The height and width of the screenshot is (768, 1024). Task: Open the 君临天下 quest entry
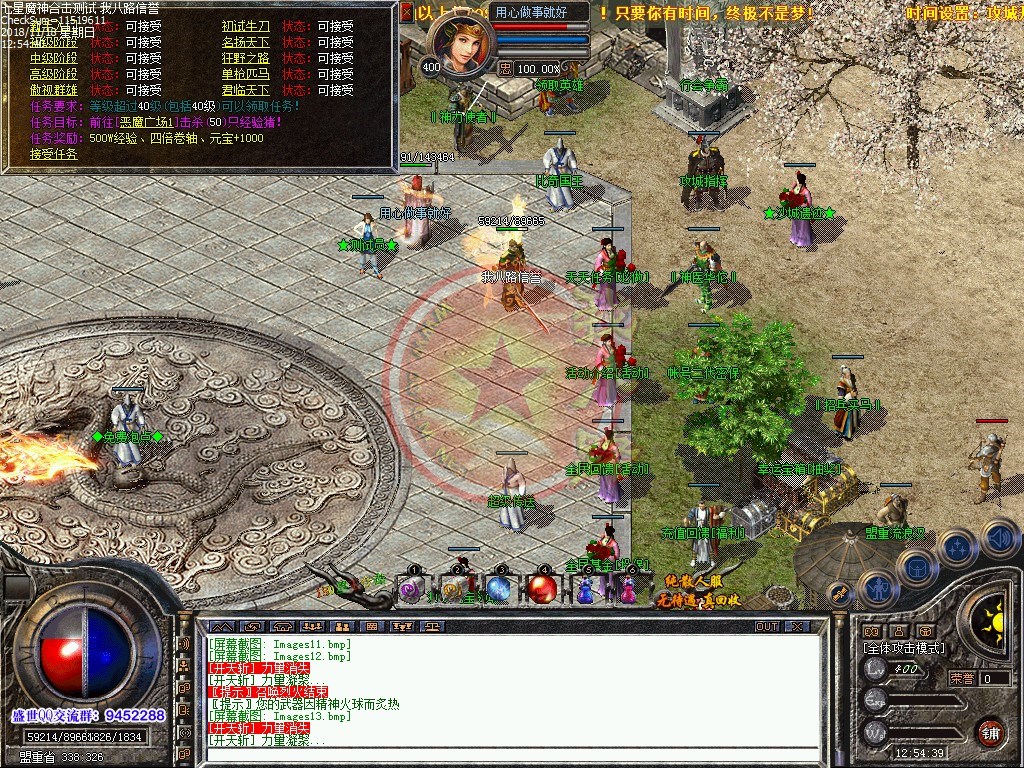245,90
